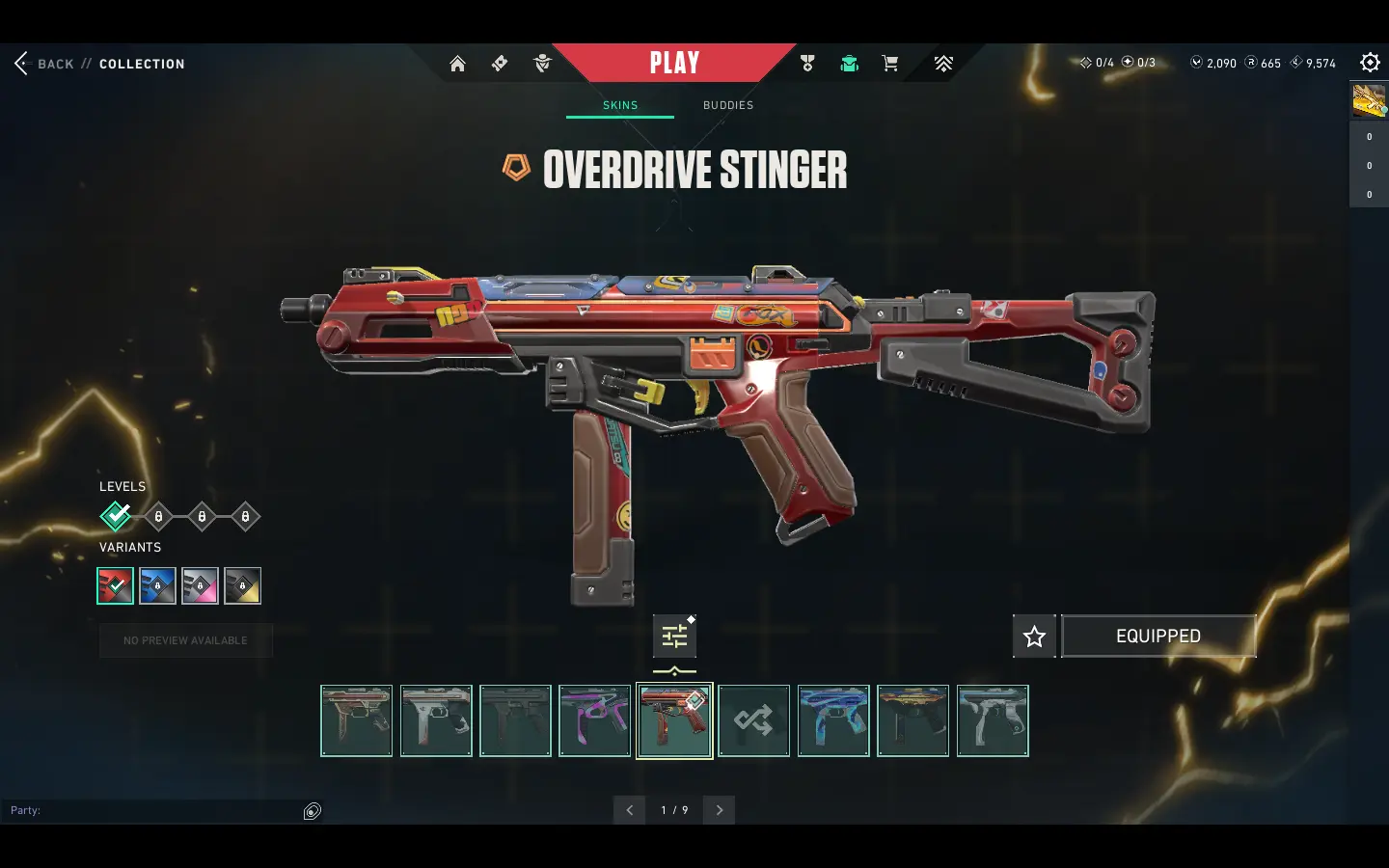Screen dimensions: 1389x868
Task: Open the skin filter sliders button
Action: (674, 637)
